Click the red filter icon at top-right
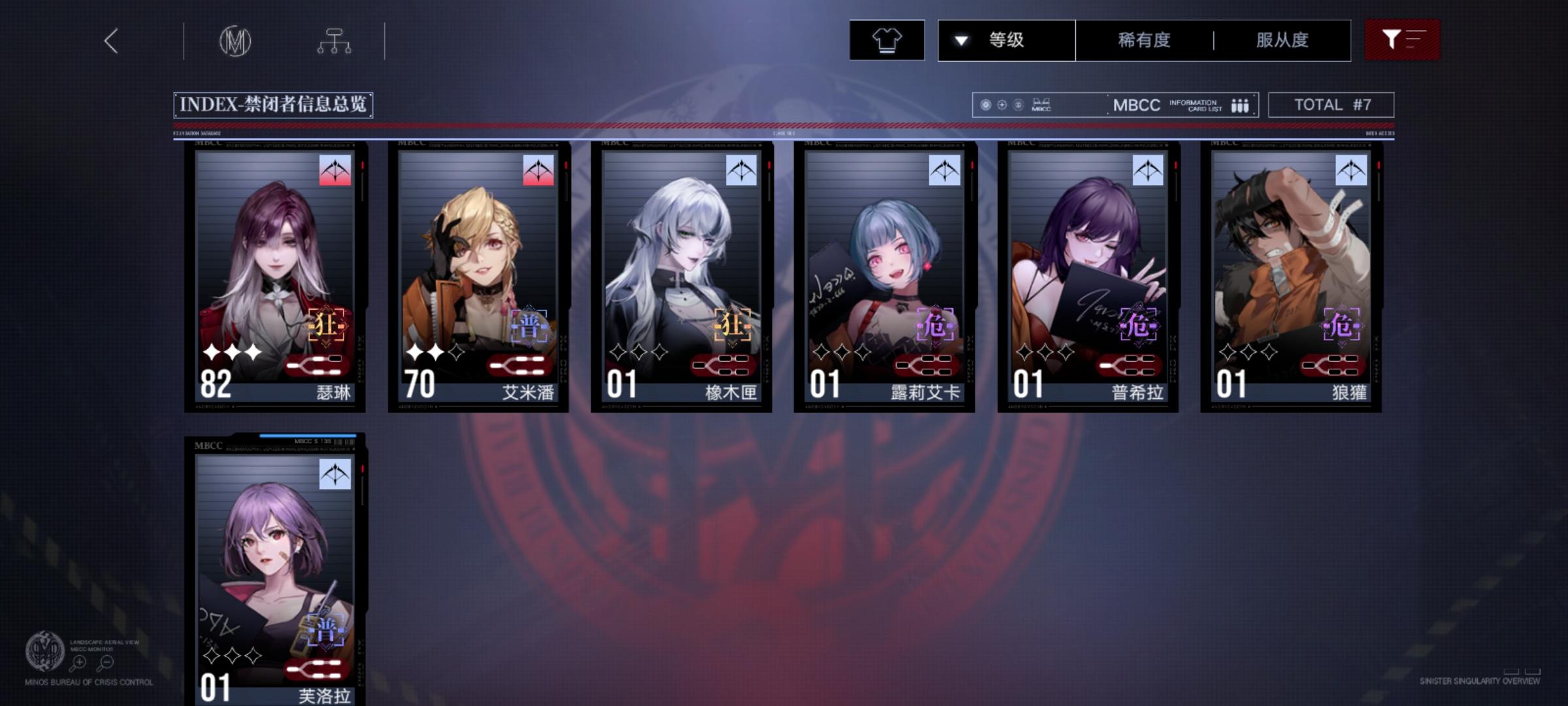Viewport: 1568px width, 706px height. pos(1401,41)
